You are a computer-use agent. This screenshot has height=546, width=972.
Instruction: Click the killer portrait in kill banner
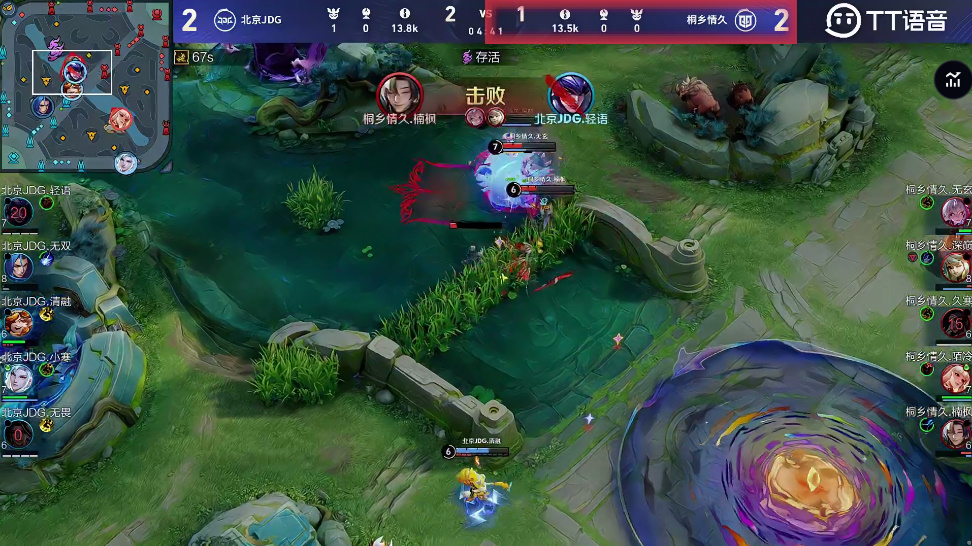400,94
